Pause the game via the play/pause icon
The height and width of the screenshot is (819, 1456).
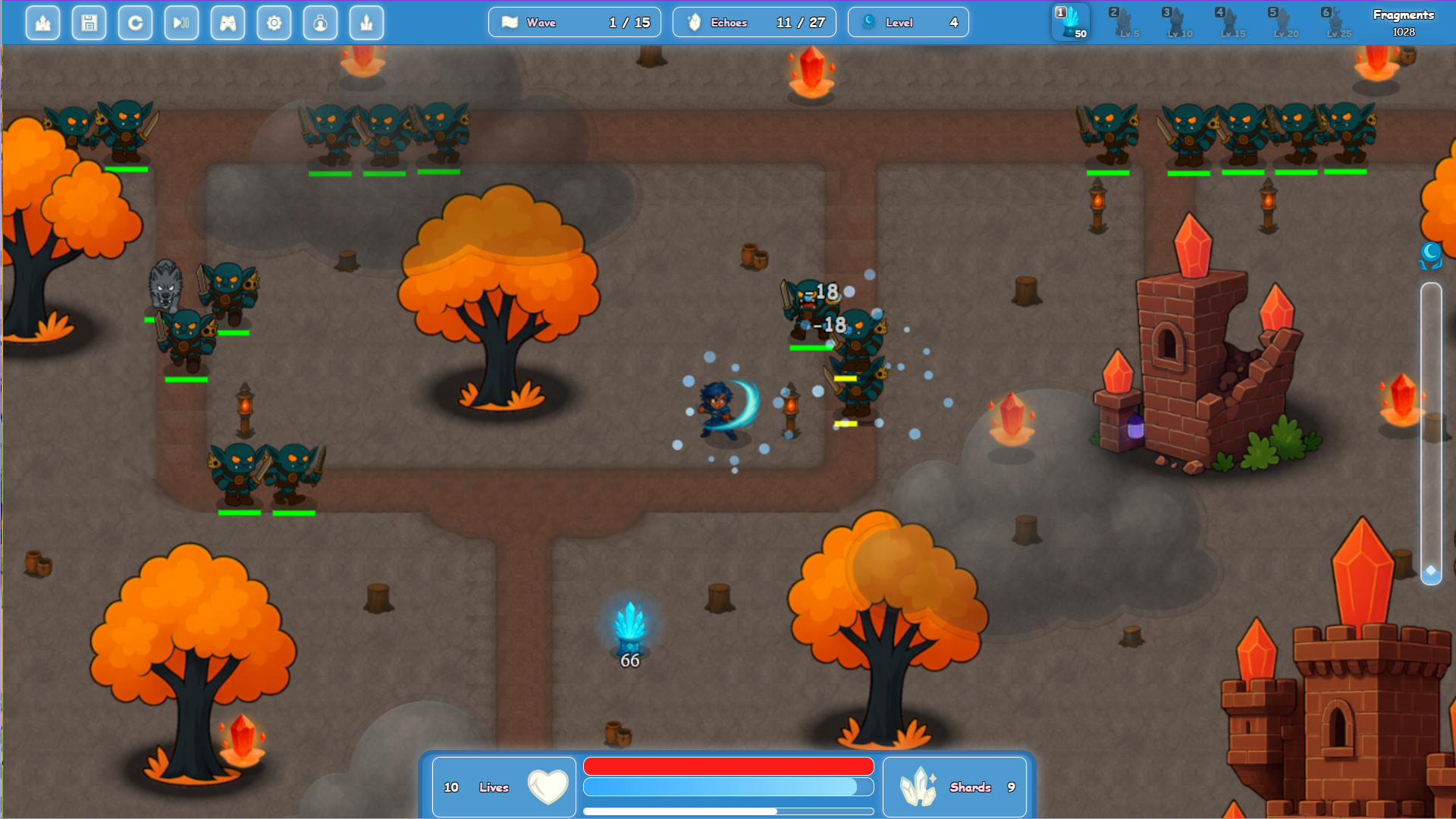pyautogui.click(x=181, y=23)
